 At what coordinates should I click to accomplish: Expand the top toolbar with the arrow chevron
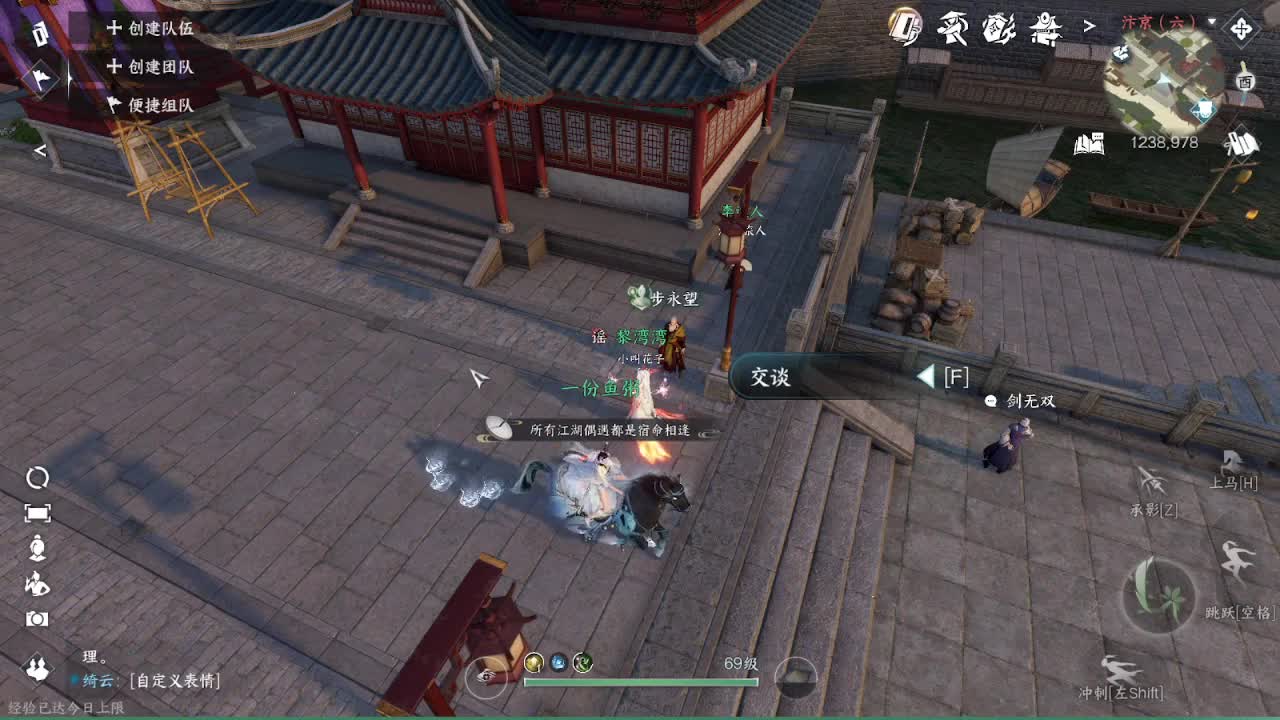pos(1090,26)
